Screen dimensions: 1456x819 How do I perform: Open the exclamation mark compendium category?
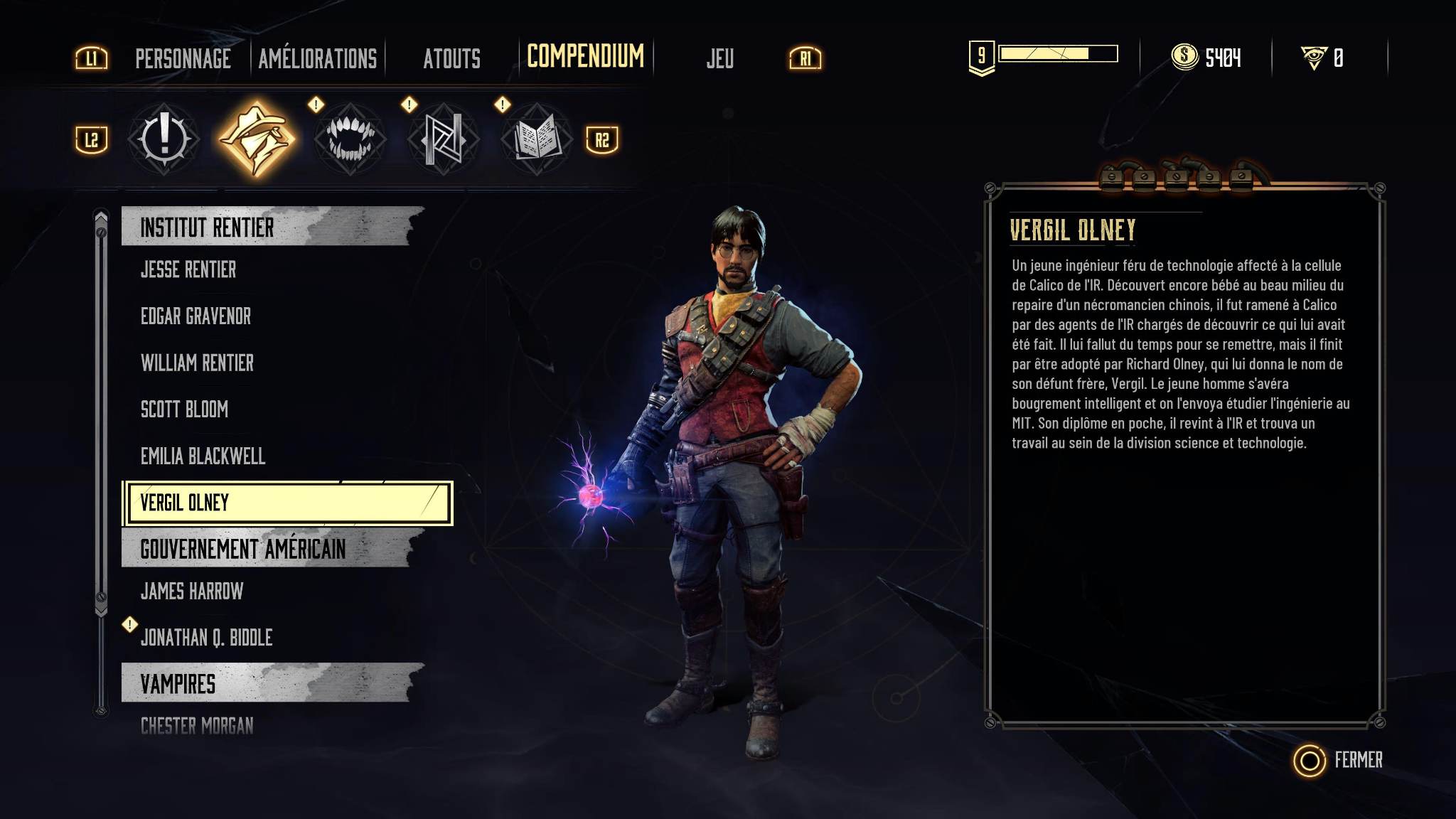pos(164,139)
